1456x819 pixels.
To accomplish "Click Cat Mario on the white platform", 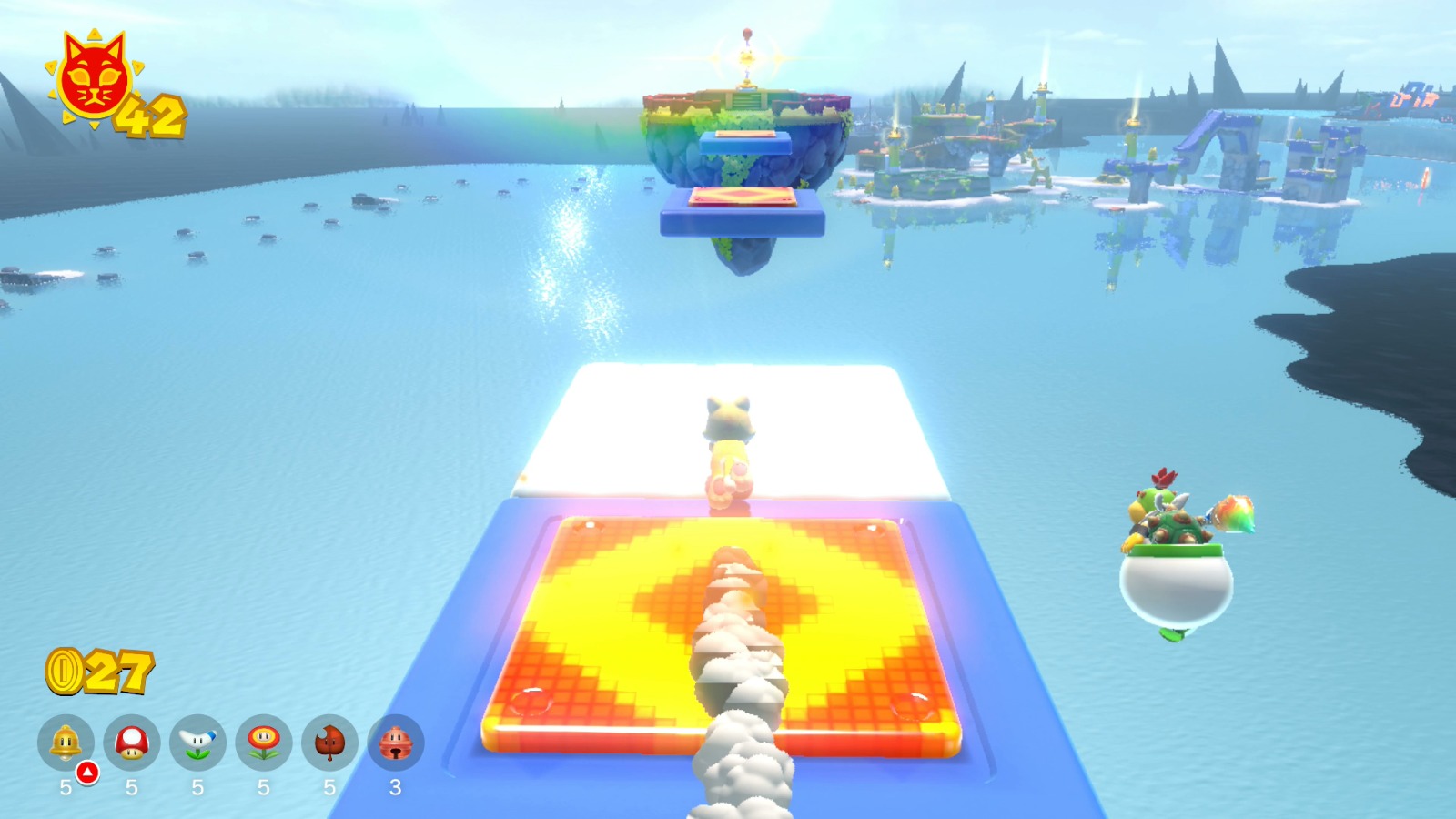I will pyautogui.click(x=728, y=446).
